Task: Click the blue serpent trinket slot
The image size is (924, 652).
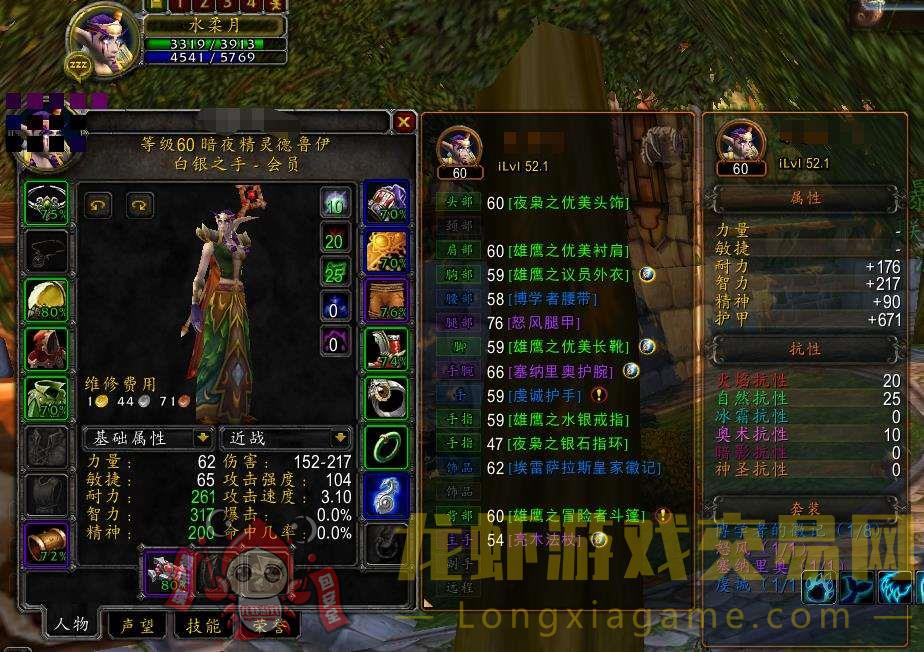Action: tap(385, 496)
